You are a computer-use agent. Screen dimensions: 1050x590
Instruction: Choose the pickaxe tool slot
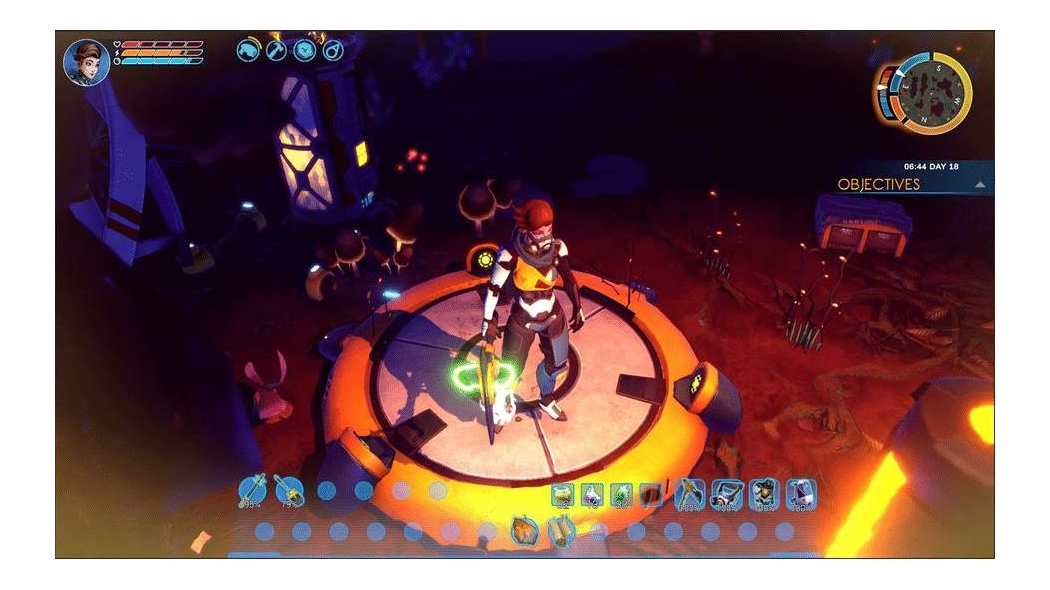689,493
